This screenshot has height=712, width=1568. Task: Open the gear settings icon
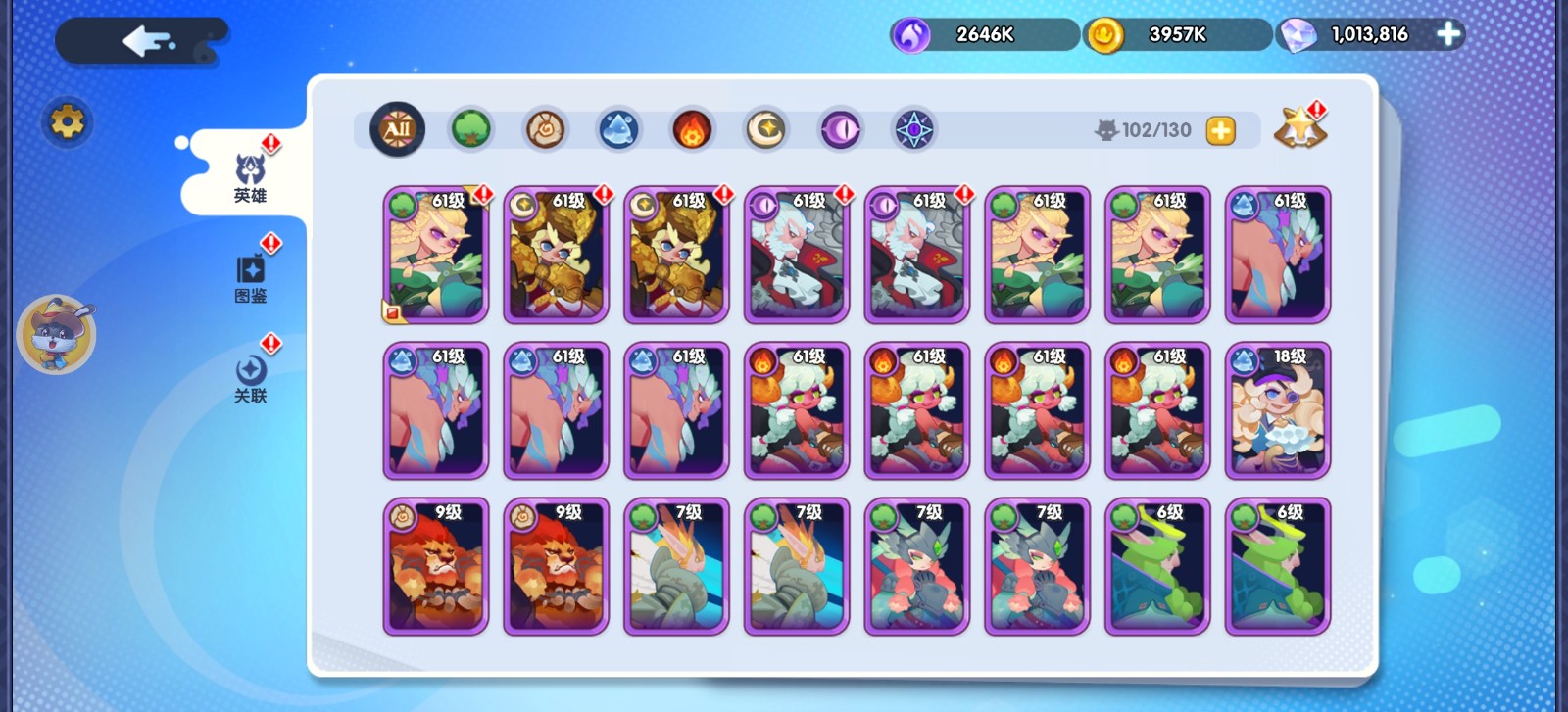[67, 122]
